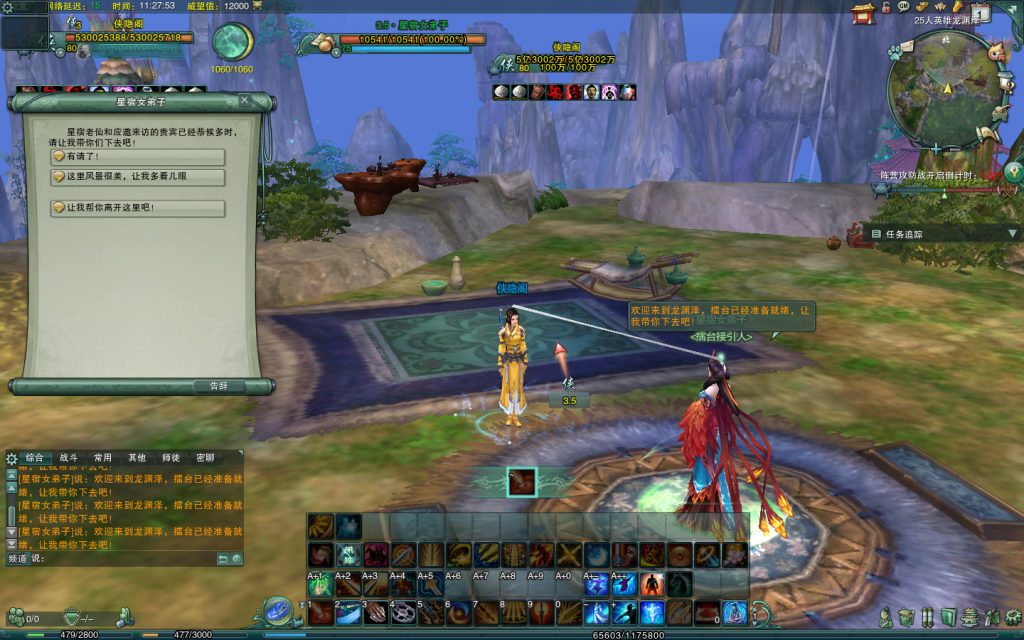
Task: Close the 星宿女弟子 dialogue scroll
Action: (245, 100)
